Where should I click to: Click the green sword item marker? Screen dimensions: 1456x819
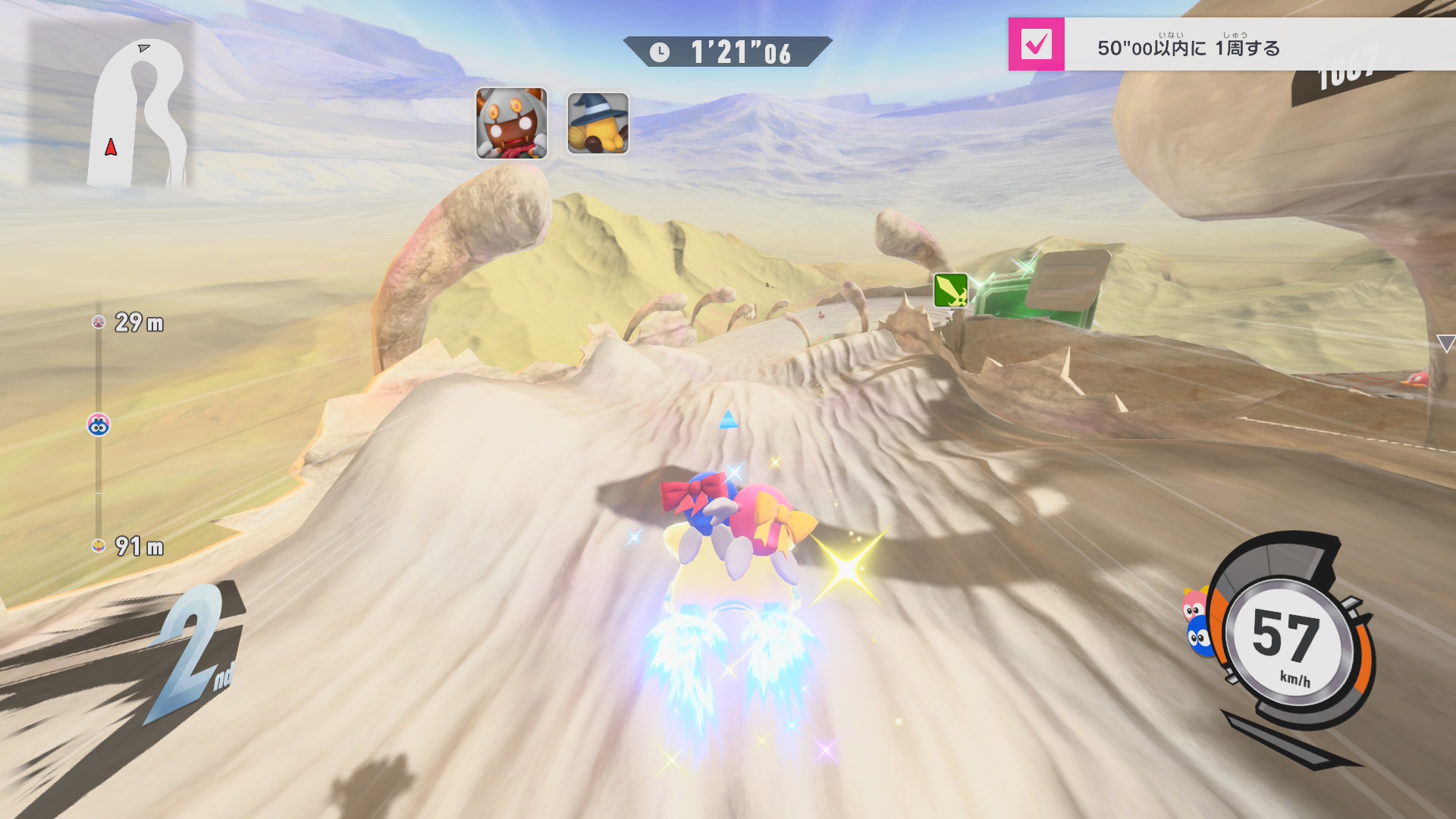pyautogui.click(x=950, y=290)
